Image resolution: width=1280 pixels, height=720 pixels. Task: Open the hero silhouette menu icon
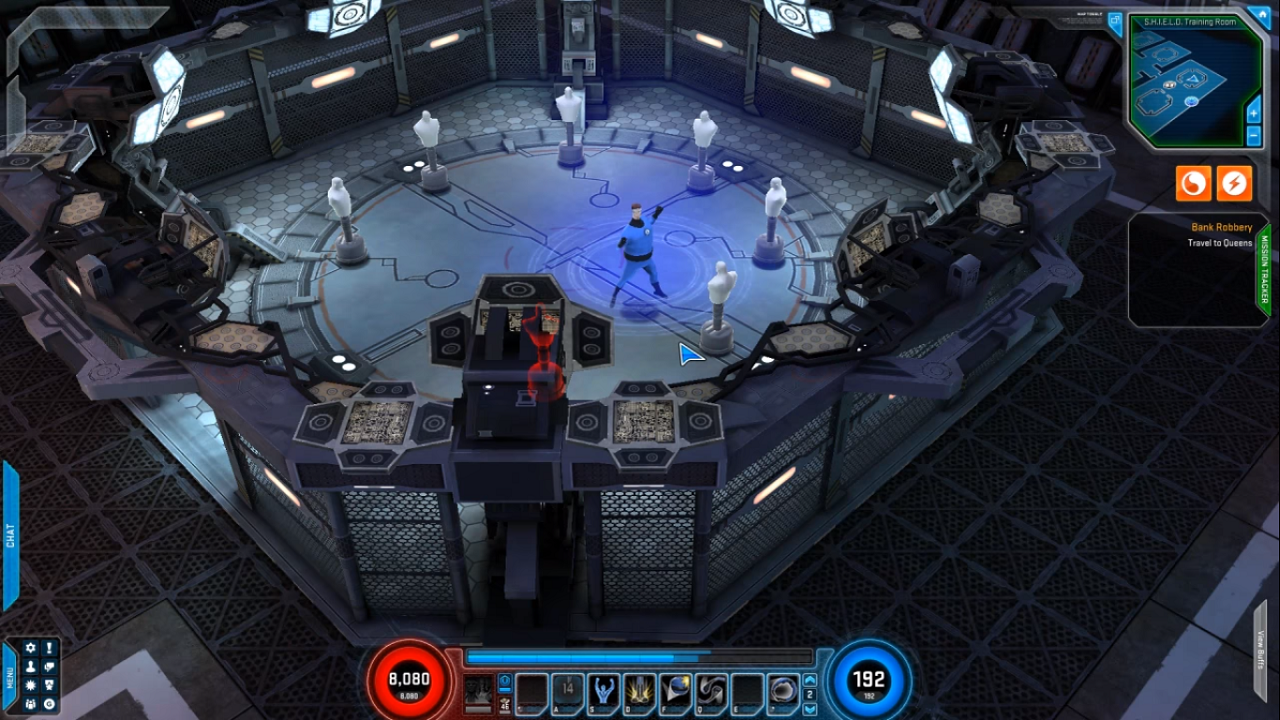pyautogui.click(x=30, y=667)
